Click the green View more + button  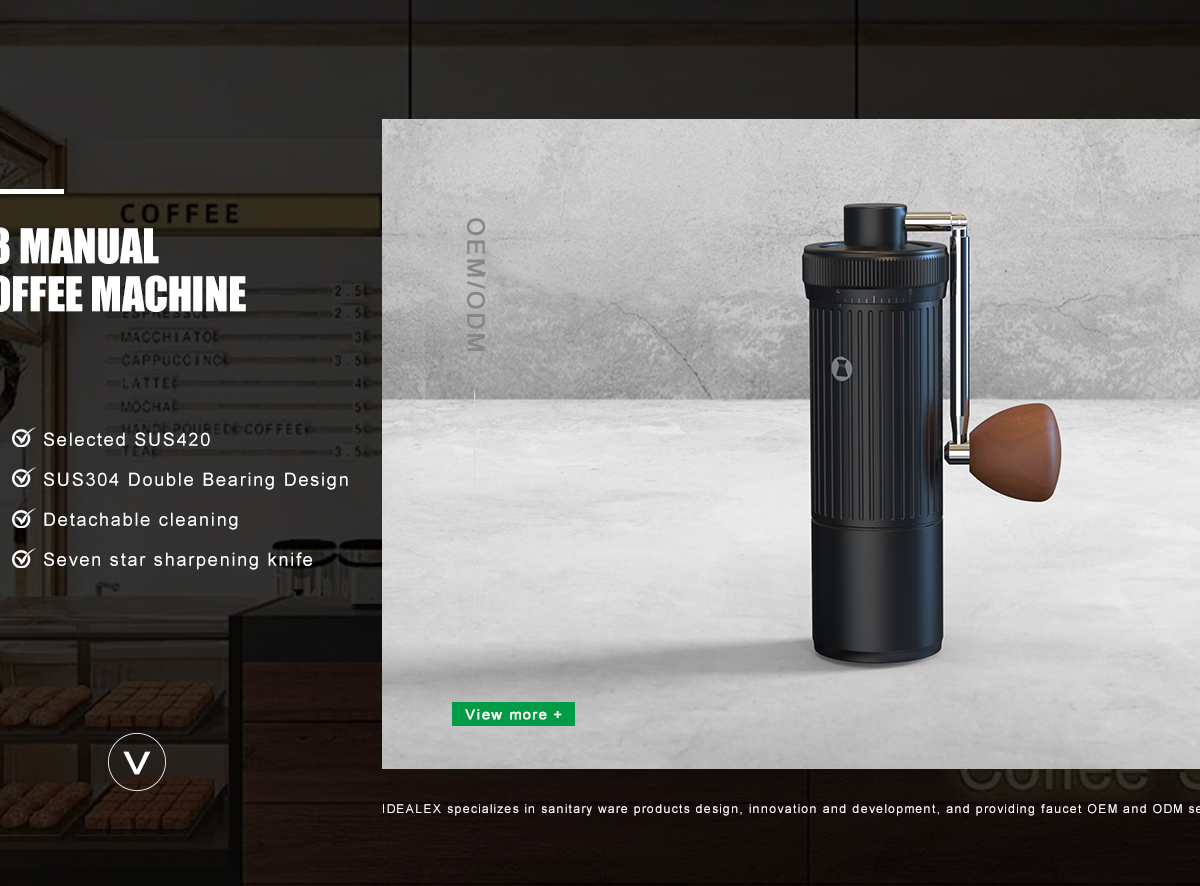coord(513,714)
